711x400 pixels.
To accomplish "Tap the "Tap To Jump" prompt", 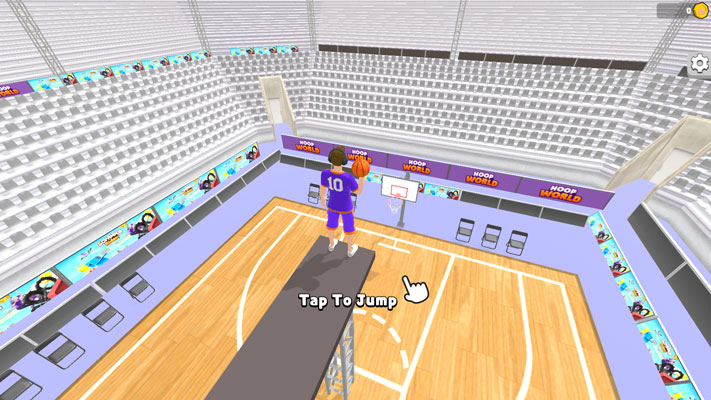I will (348, 300).
